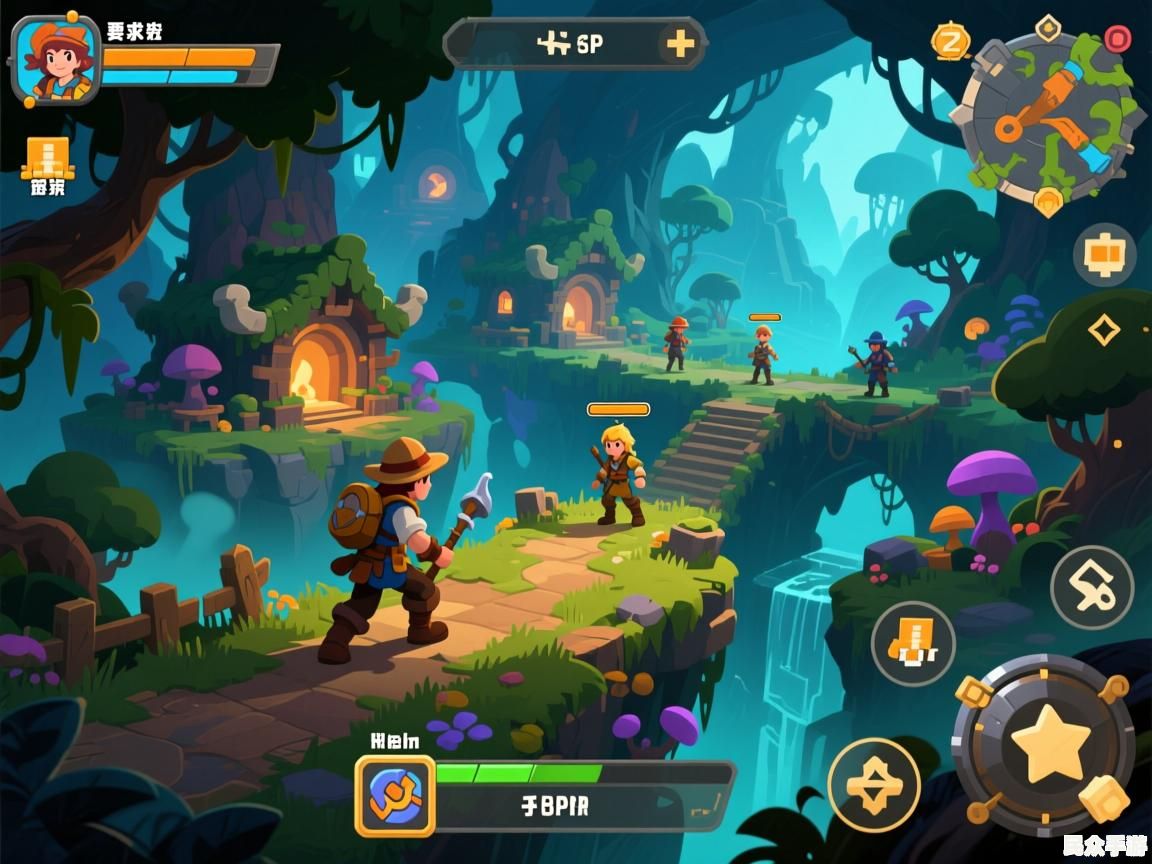Select the blue-orange skill icon by the green bar
Image resolution: width=1152 pixels, height=864 pixels.
pyautogui.click(x=395, y=796)
